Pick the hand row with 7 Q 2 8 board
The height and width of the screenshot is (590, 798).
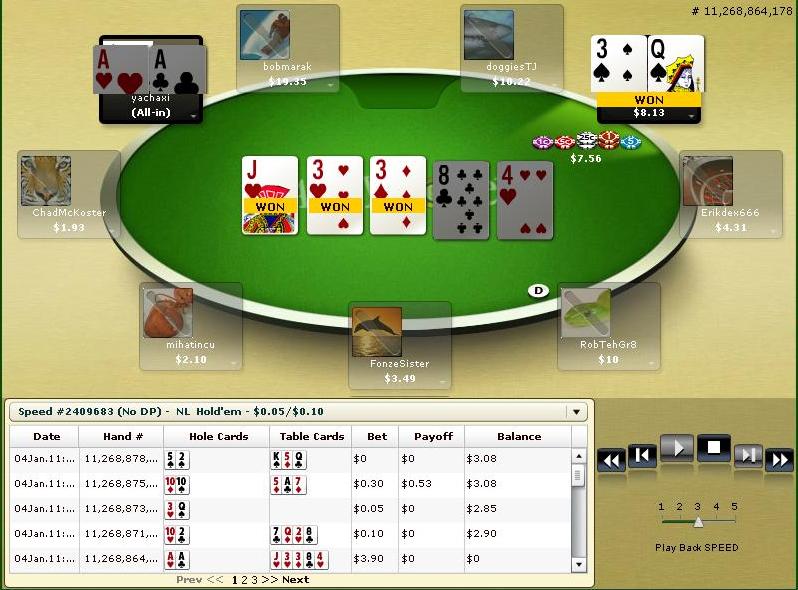[x=290, y=534]
